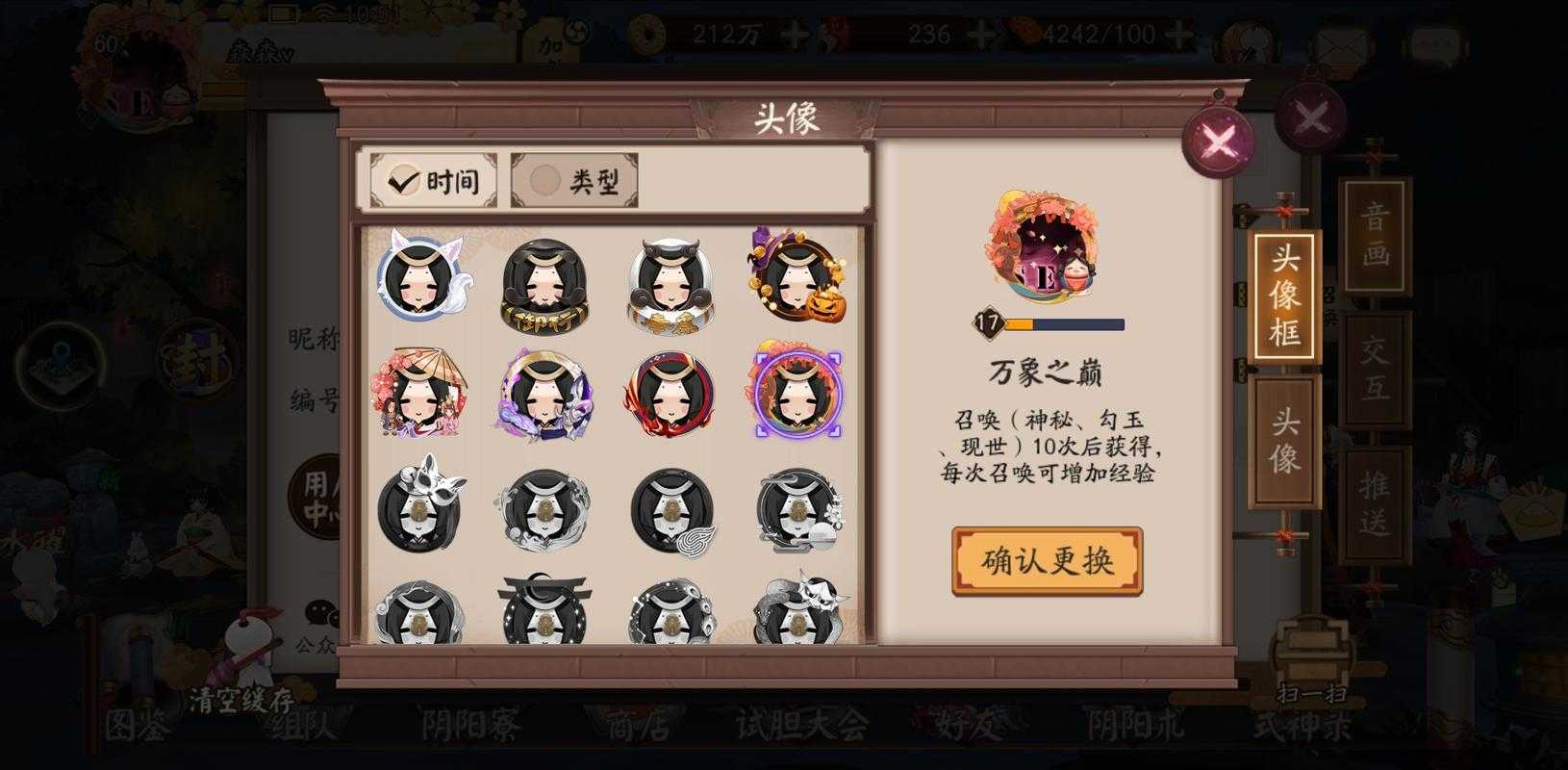1568x770 pixels.
Task: Enable the 类型 type filter
Action: point(573,179)
